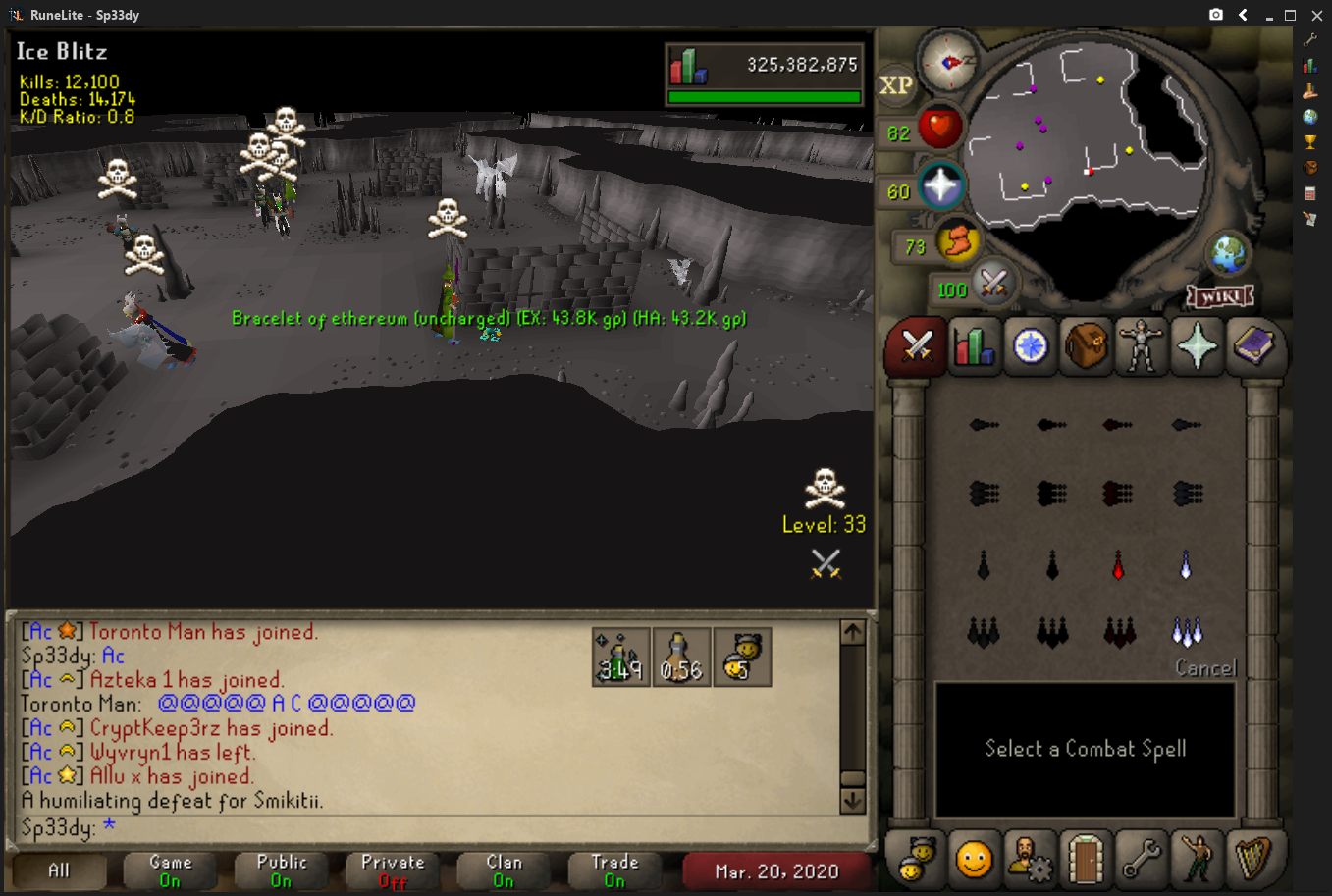The height and width of the screenshot is (896, 1332).
Task: Show the Worn Equipment tab
Action: 1142,346
